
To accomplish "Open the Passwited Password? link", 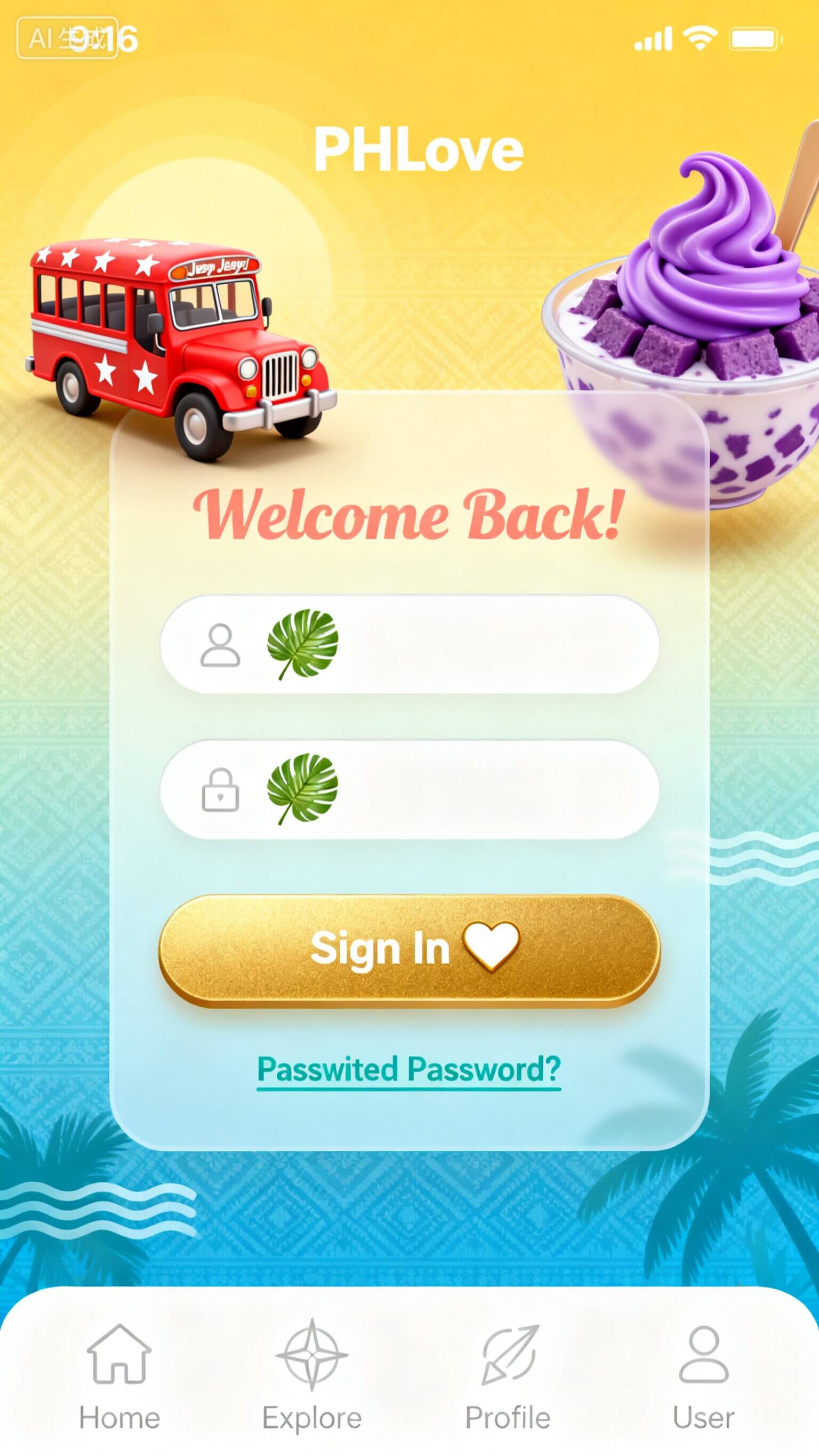I will (408, 1069).
